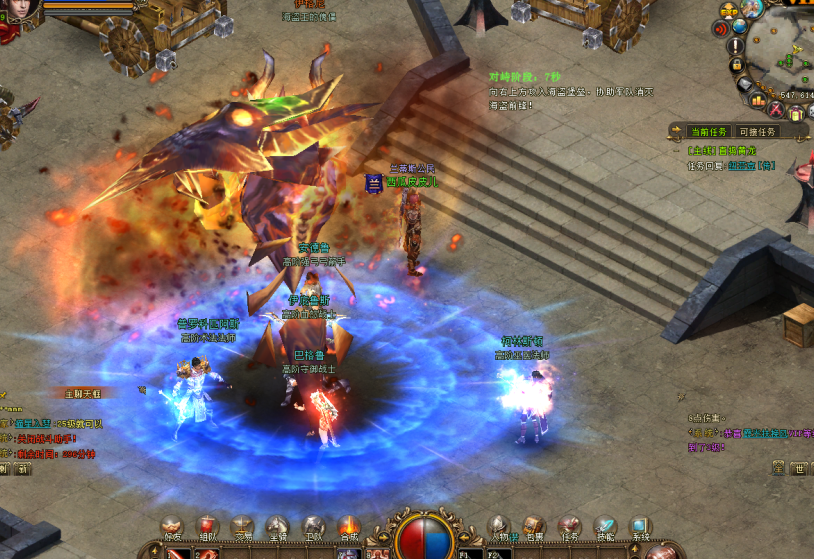
Task: Toggle the red sound speaker icon
Action: coord(721,29)
